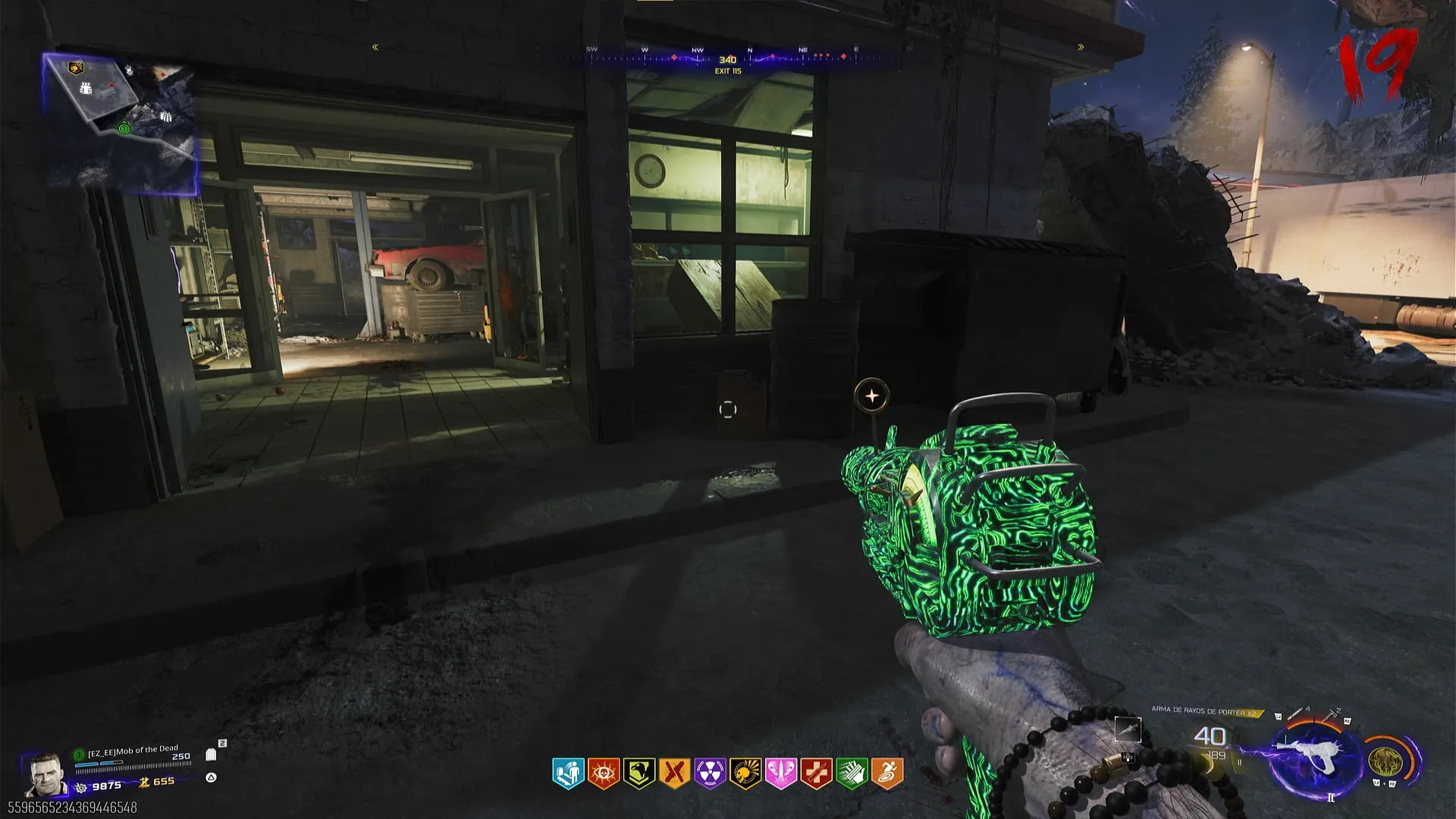Click the blue Quick Revive perk icon

(x=568, y=773)
